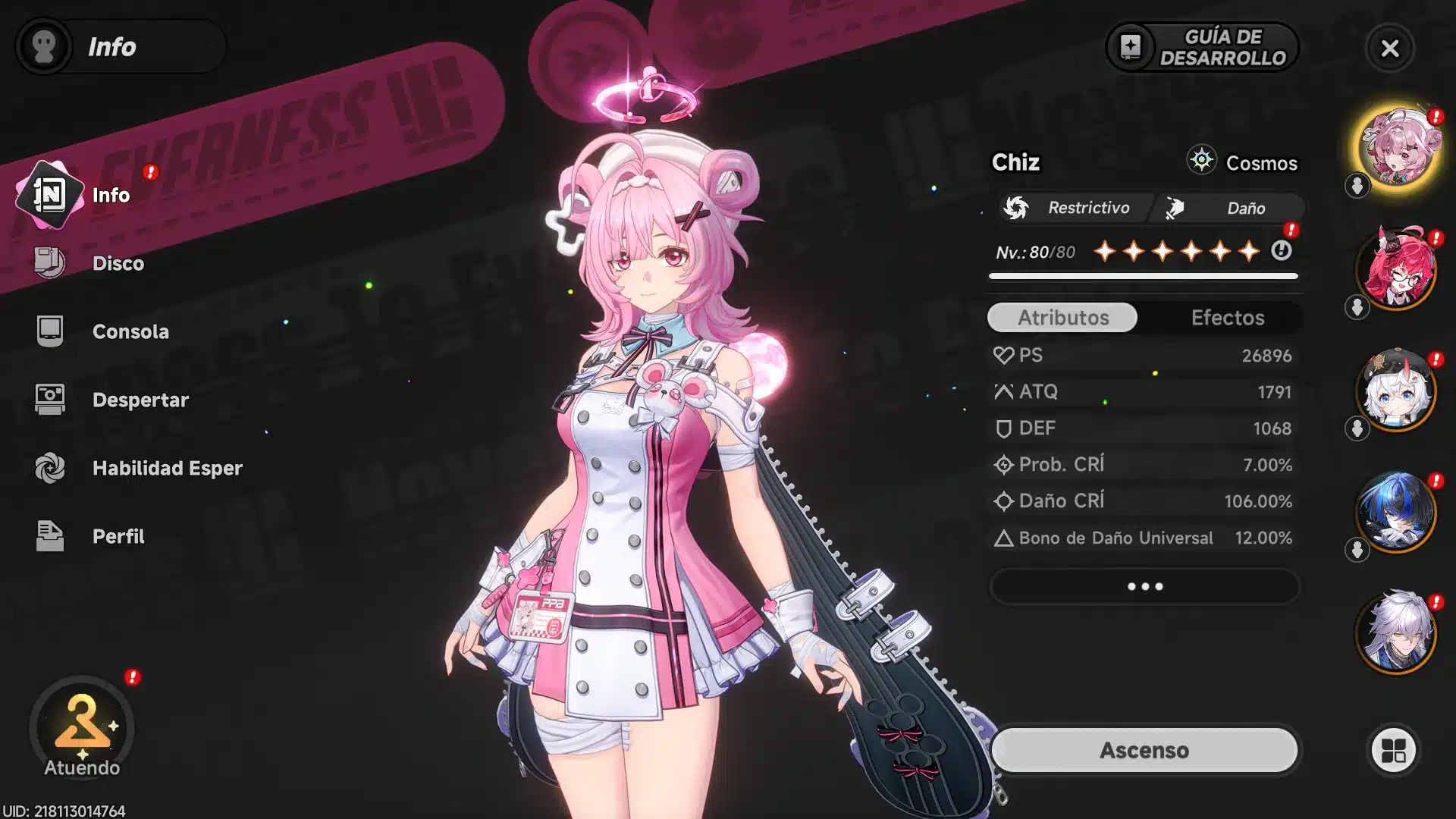1456x819 pixels.
Task: Click the Ascenso button
Action: [x=1144, y=750]
